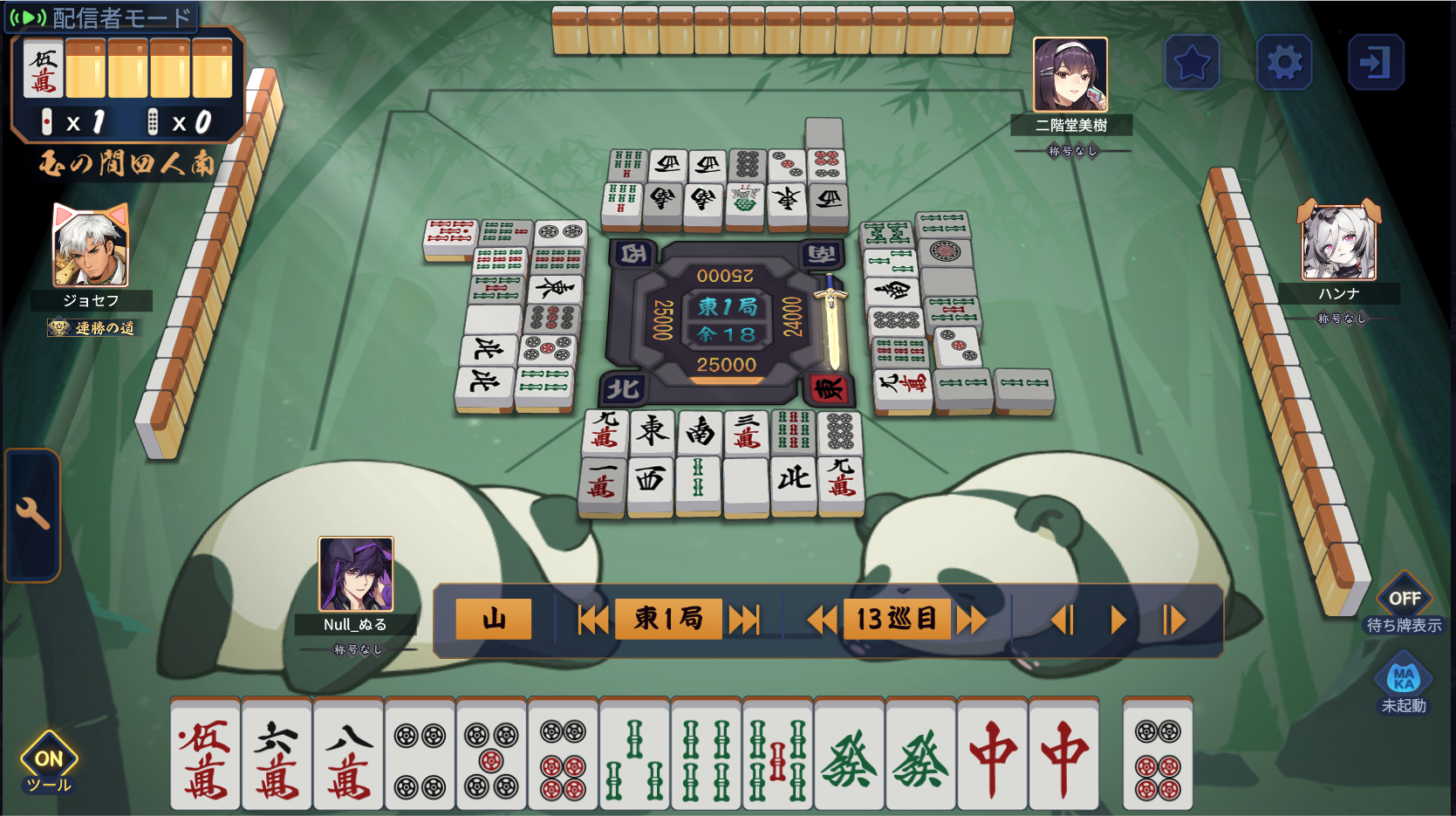Step back one action
1456x816 pixels.
1063,620
